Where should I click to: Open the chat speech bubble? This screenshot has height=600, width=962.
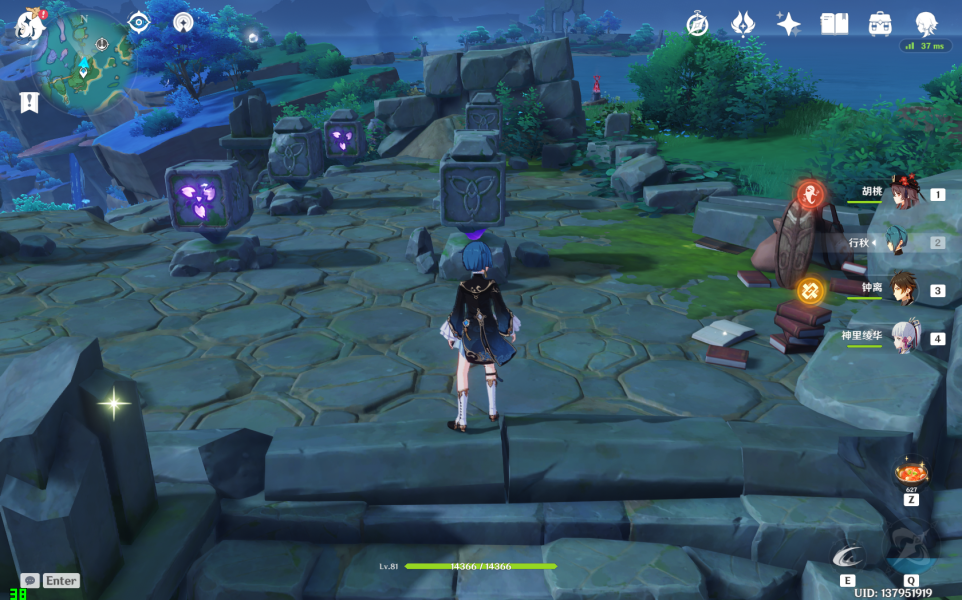point(30,580)
